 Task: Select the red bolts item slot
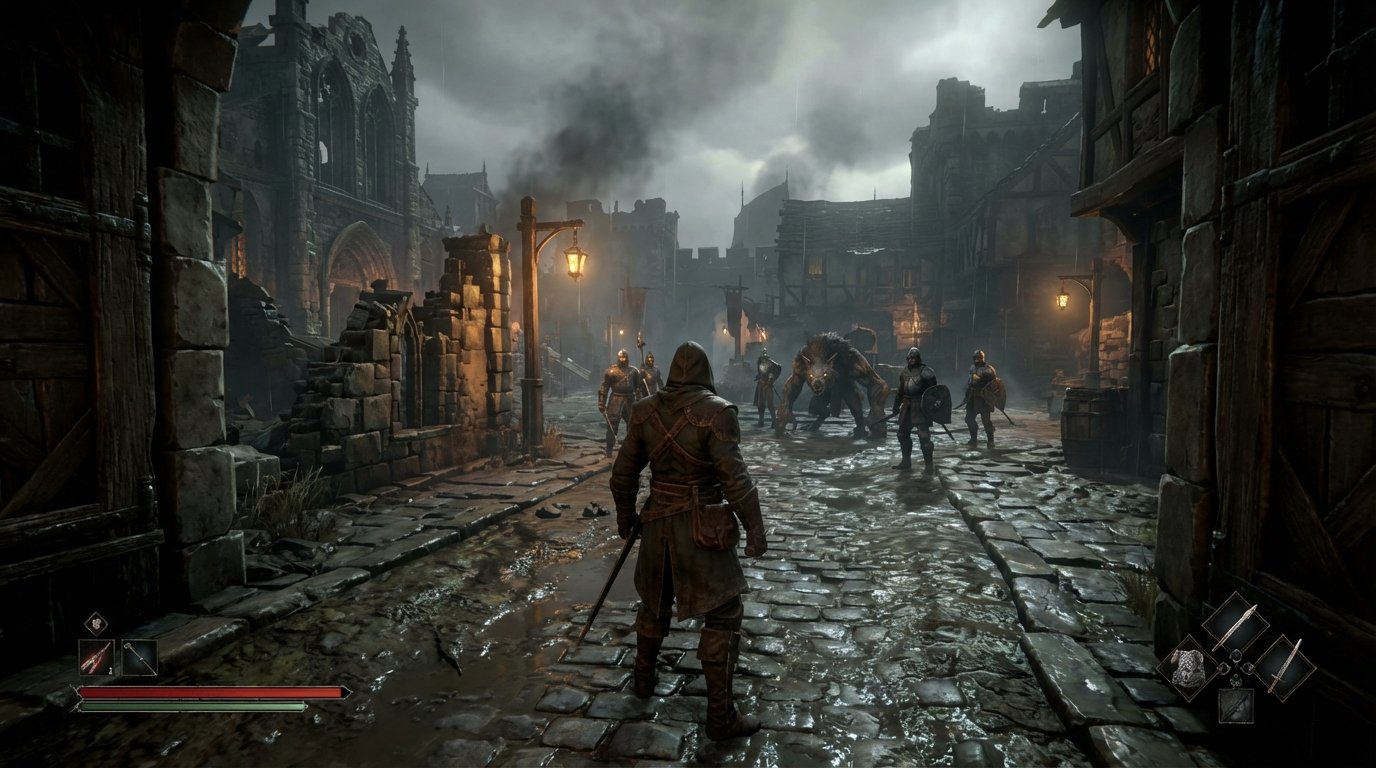click(x=97, y=656)
